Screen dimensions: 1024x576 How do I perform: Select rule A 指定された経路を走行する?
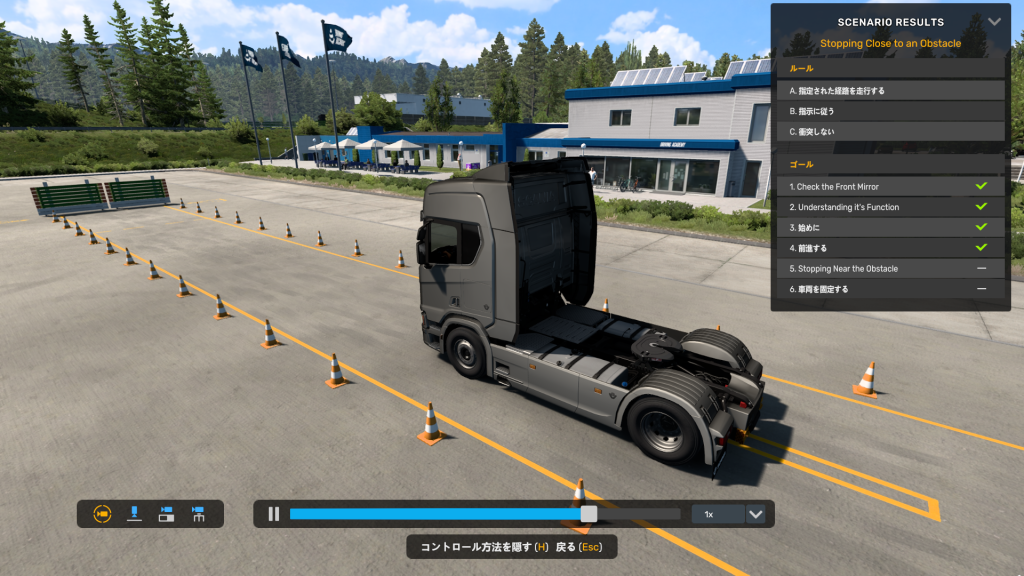(x=890, y=91)
